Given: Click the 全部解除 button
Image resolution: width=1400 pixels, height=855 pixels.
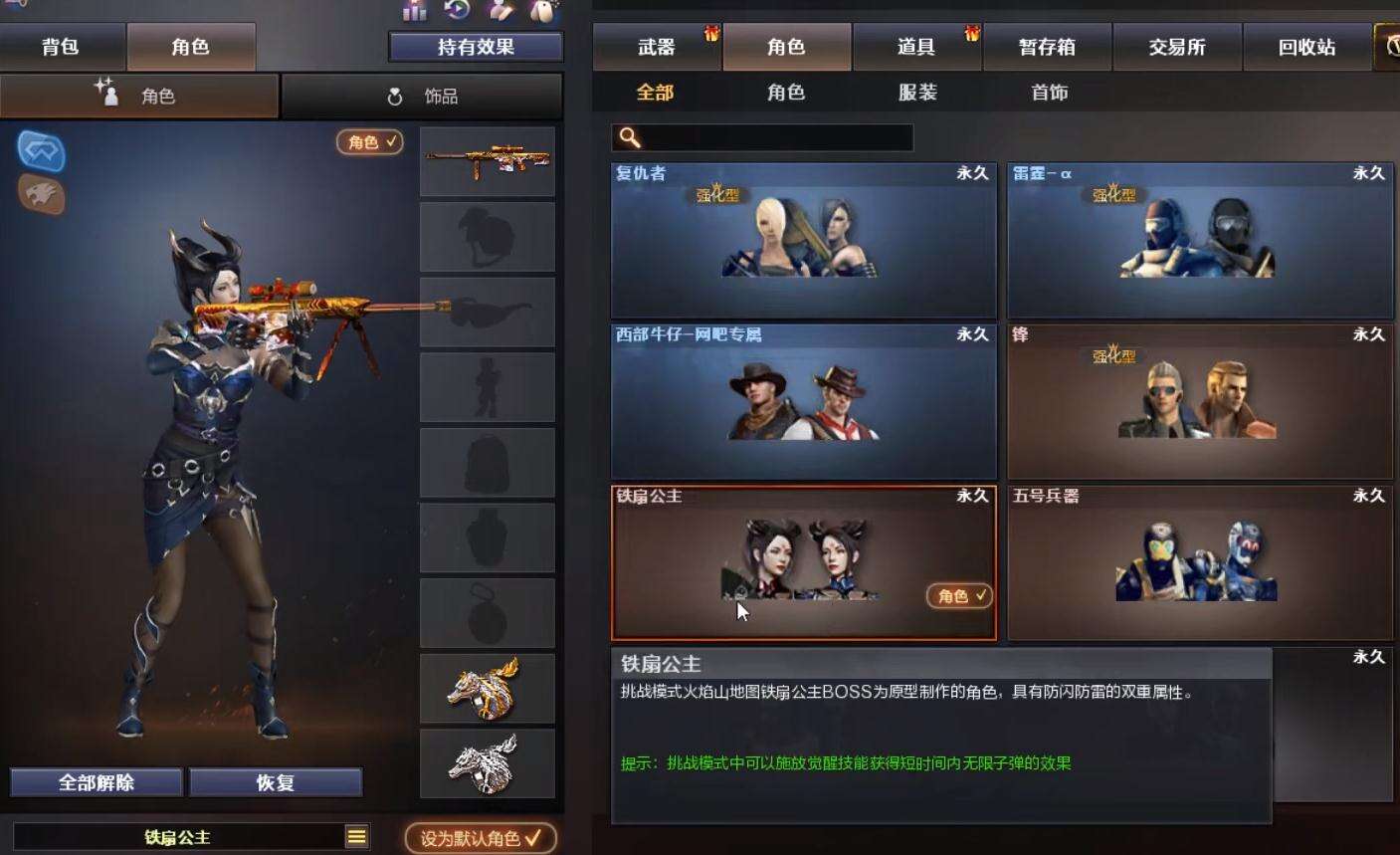Looking at the screenshot, I should 96,781.
